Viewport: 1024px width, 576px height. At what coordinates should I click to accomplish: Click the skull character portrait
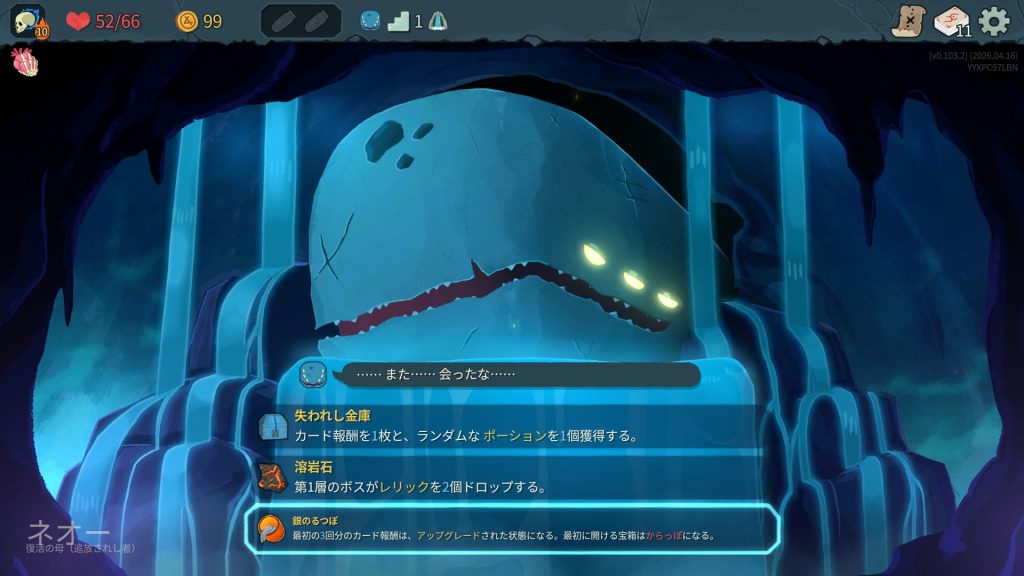click(28, 21)
